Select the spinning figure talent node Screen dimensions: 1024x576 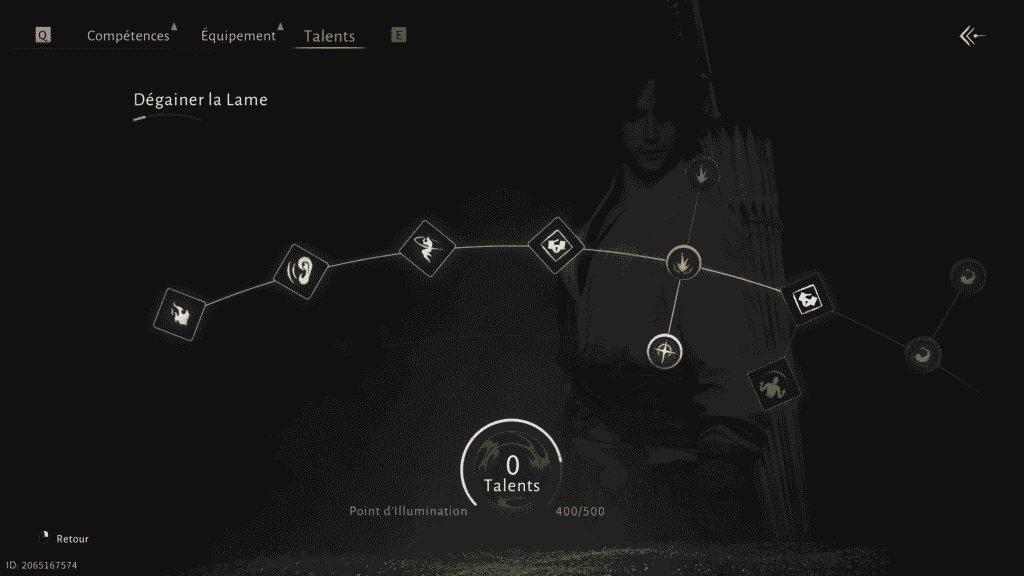tap(427, 246)
